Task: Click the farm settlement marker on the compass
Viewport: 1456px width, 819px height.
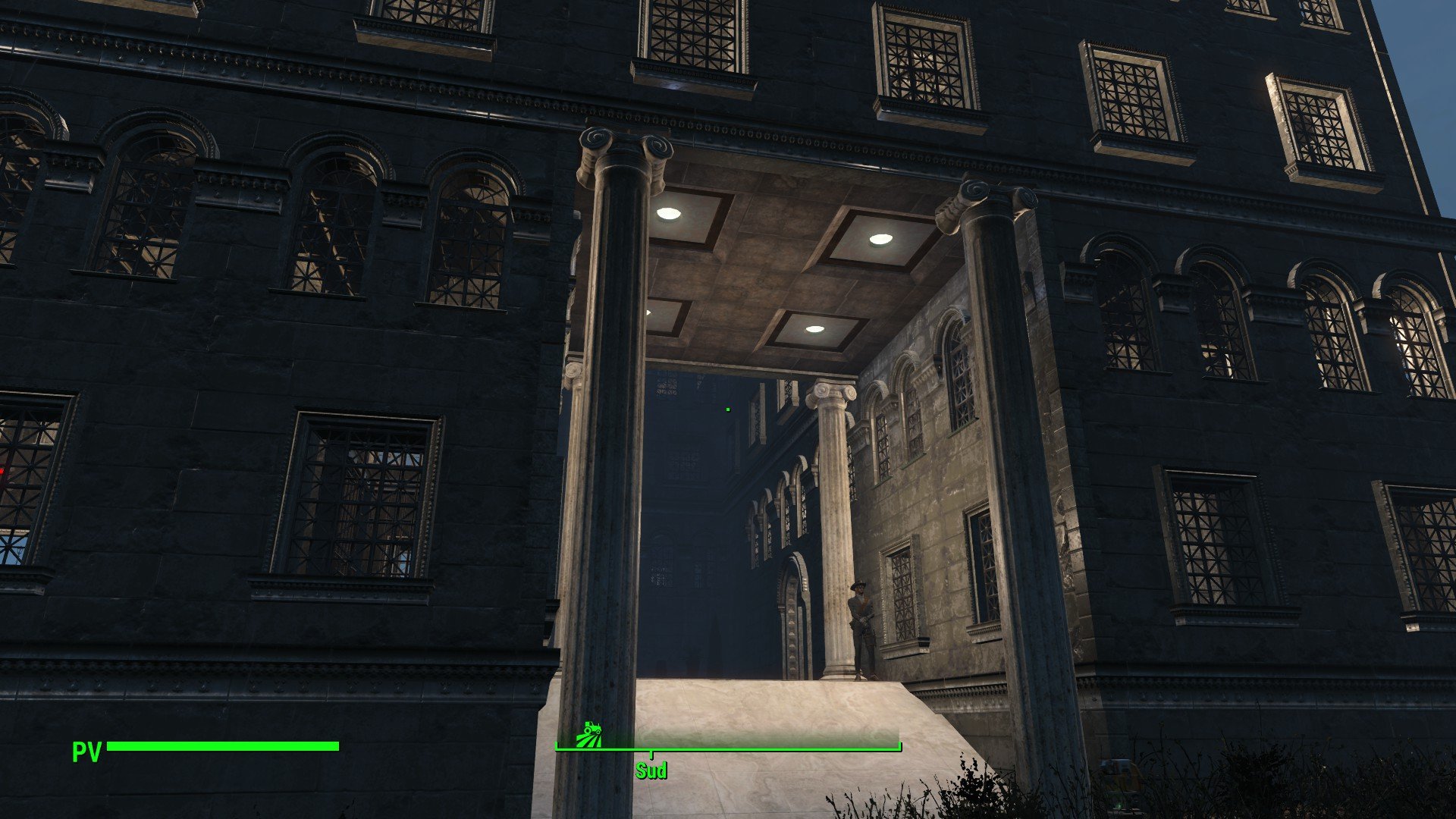Action: 589,734
